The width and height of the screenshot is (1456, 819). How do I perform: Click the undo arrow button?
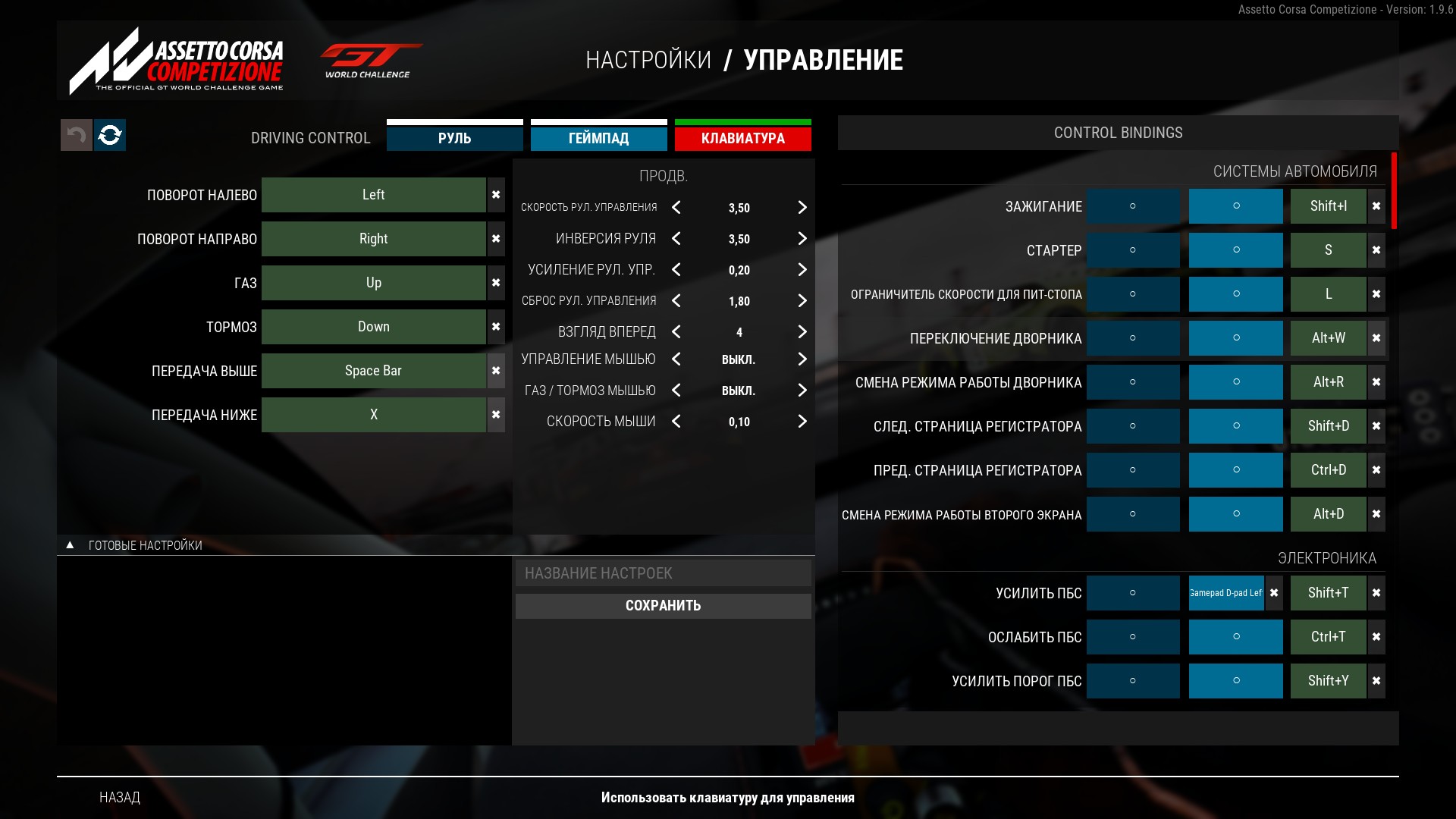(76, 135)
